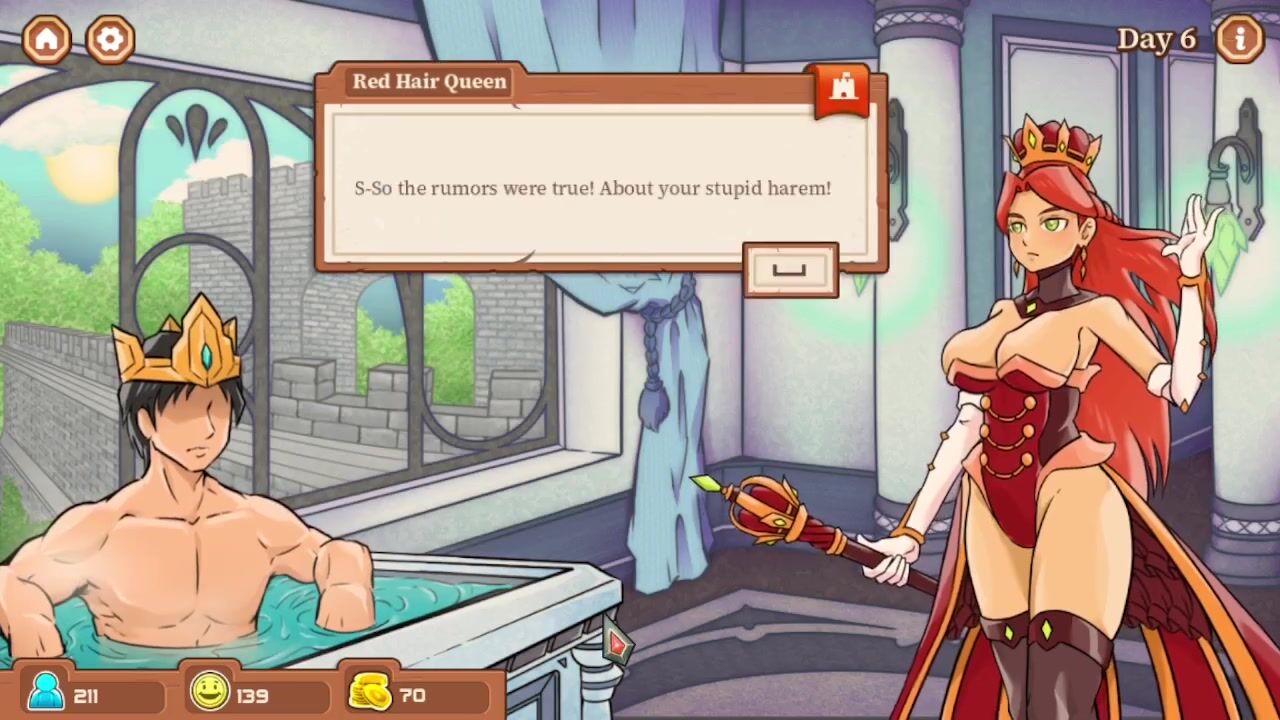Image resolution: width=1280 pixels, height=720 pixels.
Task: Continue the Red Hair Queen dialogue
Action: (790, 270)
